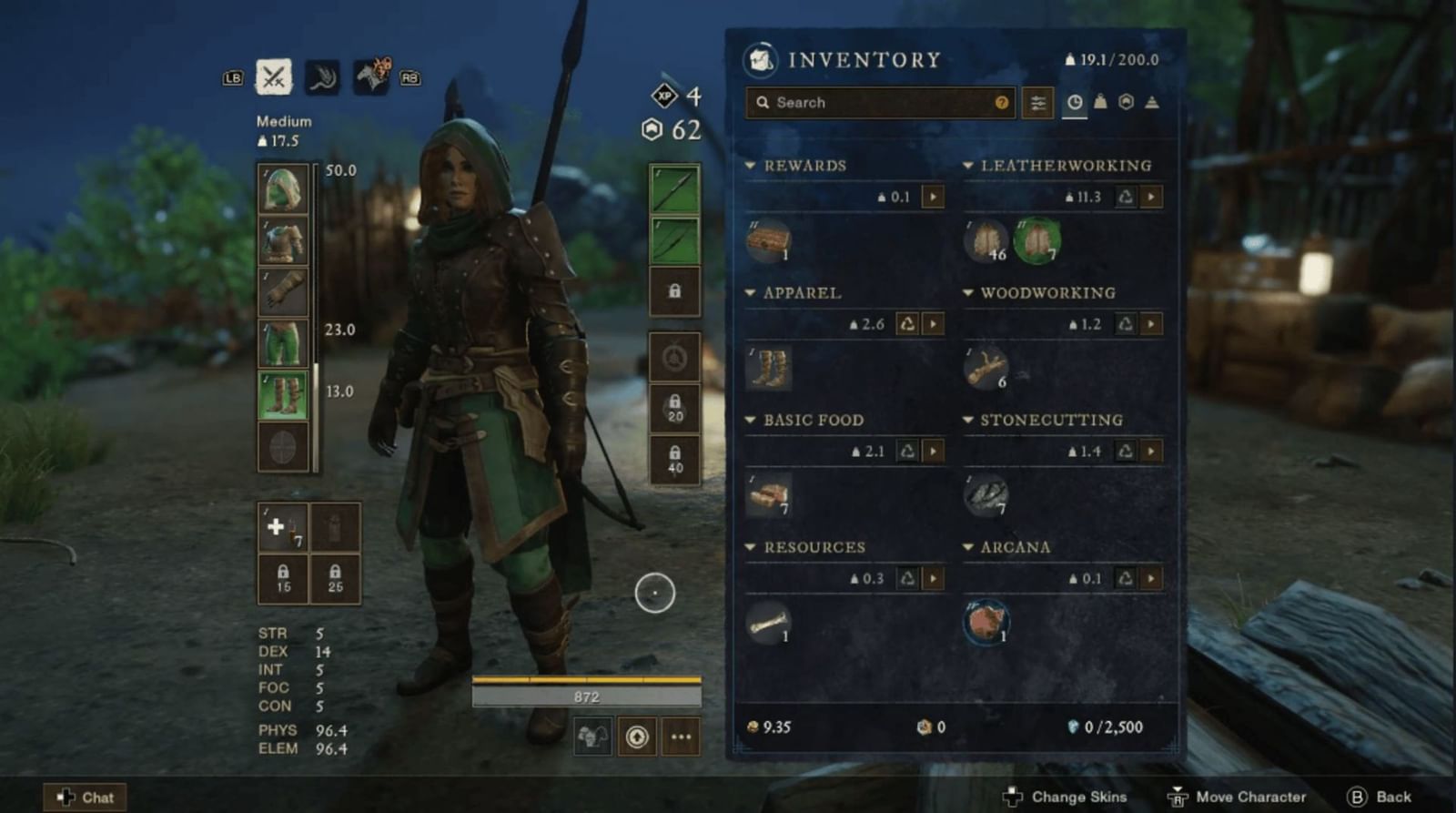Collapse the Rewards category
Viewport: 1456px width, 813px height.
tap(752, 166)
